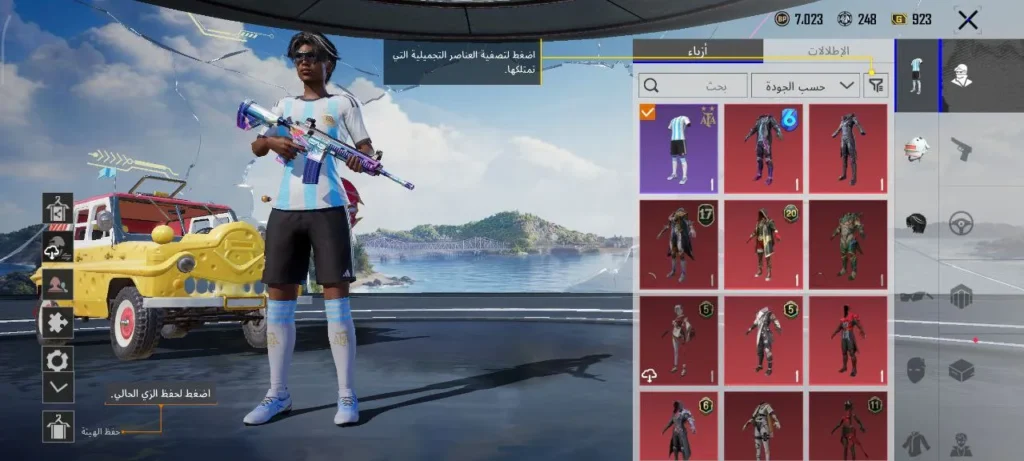Switch to the أزياء outfits tab

pyautogui.click(x=699, y=50)
